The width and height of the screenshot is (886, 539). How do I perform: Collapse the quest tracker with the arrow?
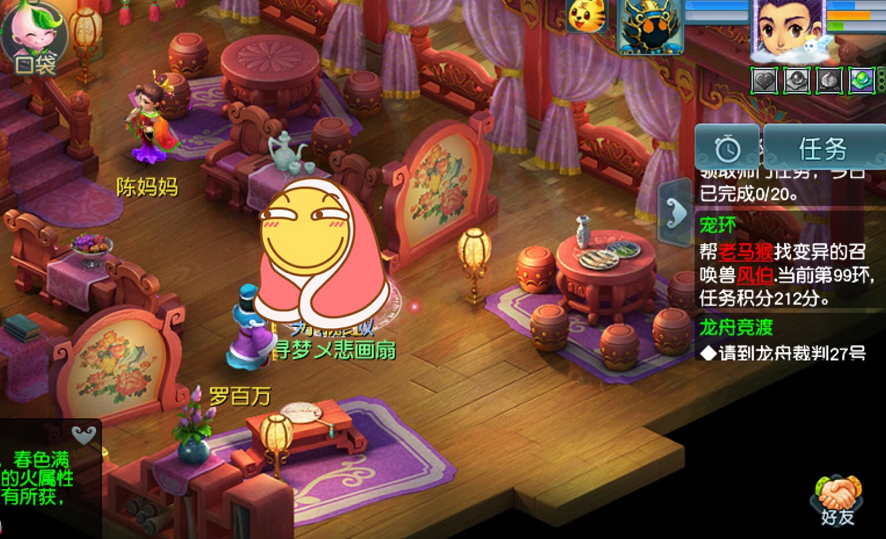(x=673, y=210)
